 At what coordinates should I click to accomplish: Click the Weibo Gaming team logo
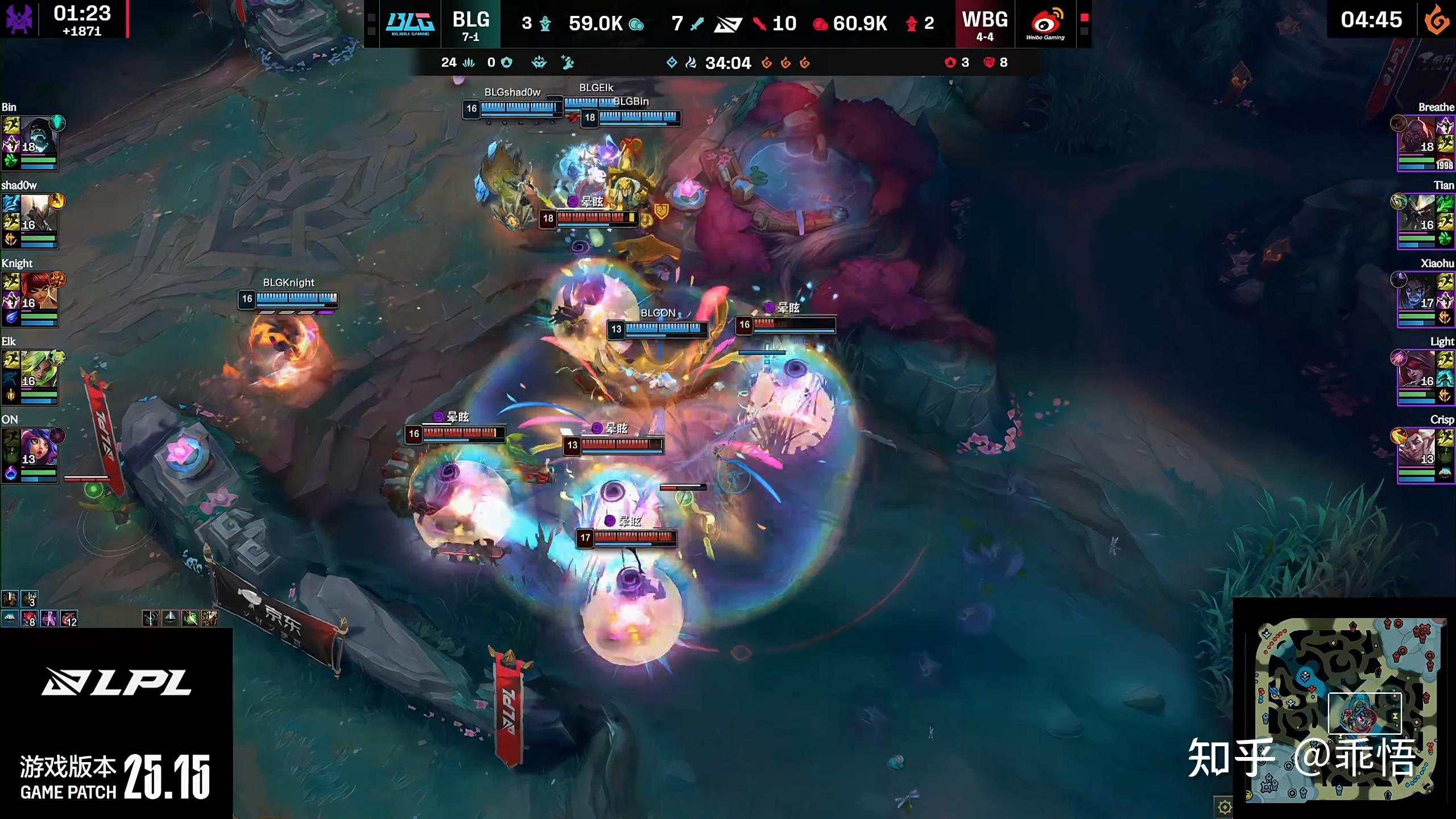click(x=1045, y=24)
